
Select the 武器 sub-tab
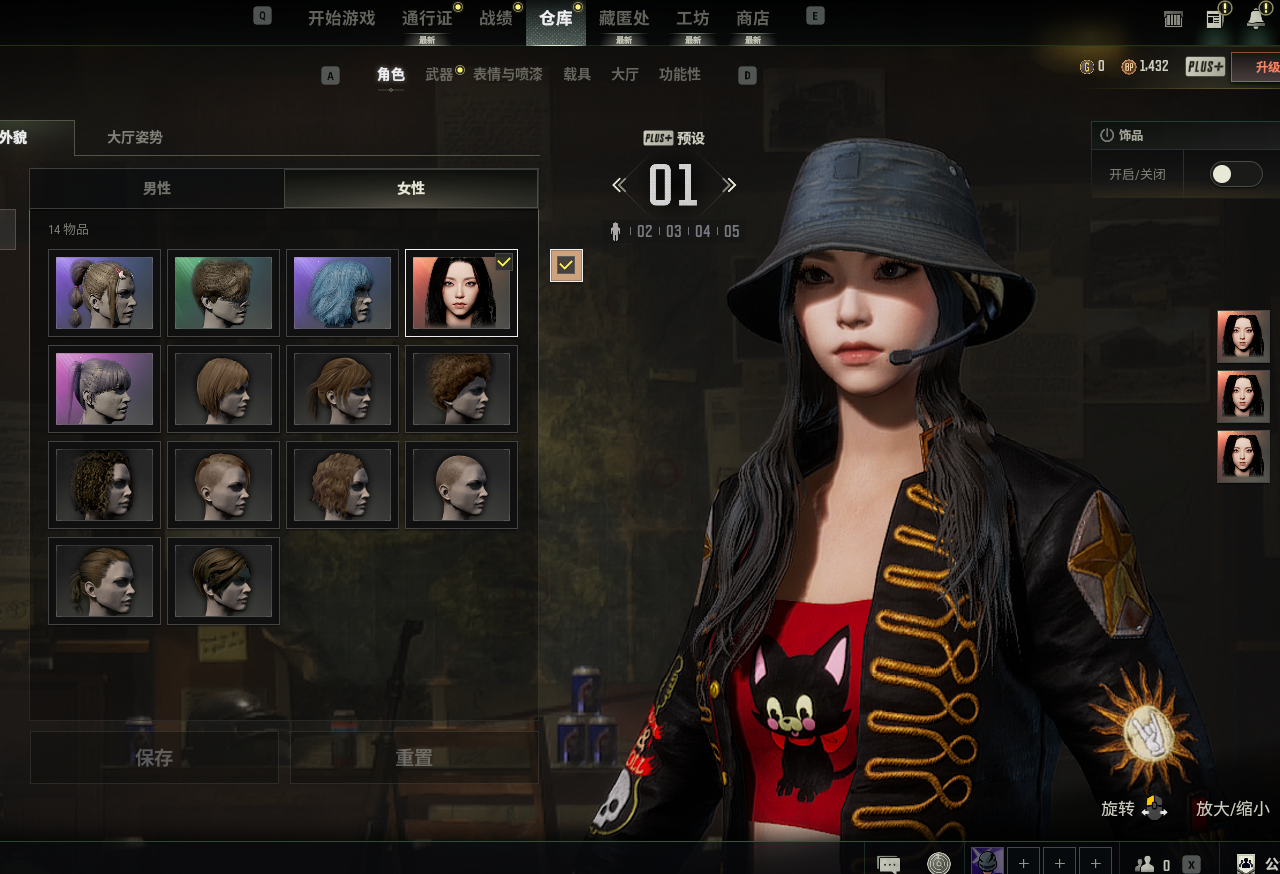point(439,75)
